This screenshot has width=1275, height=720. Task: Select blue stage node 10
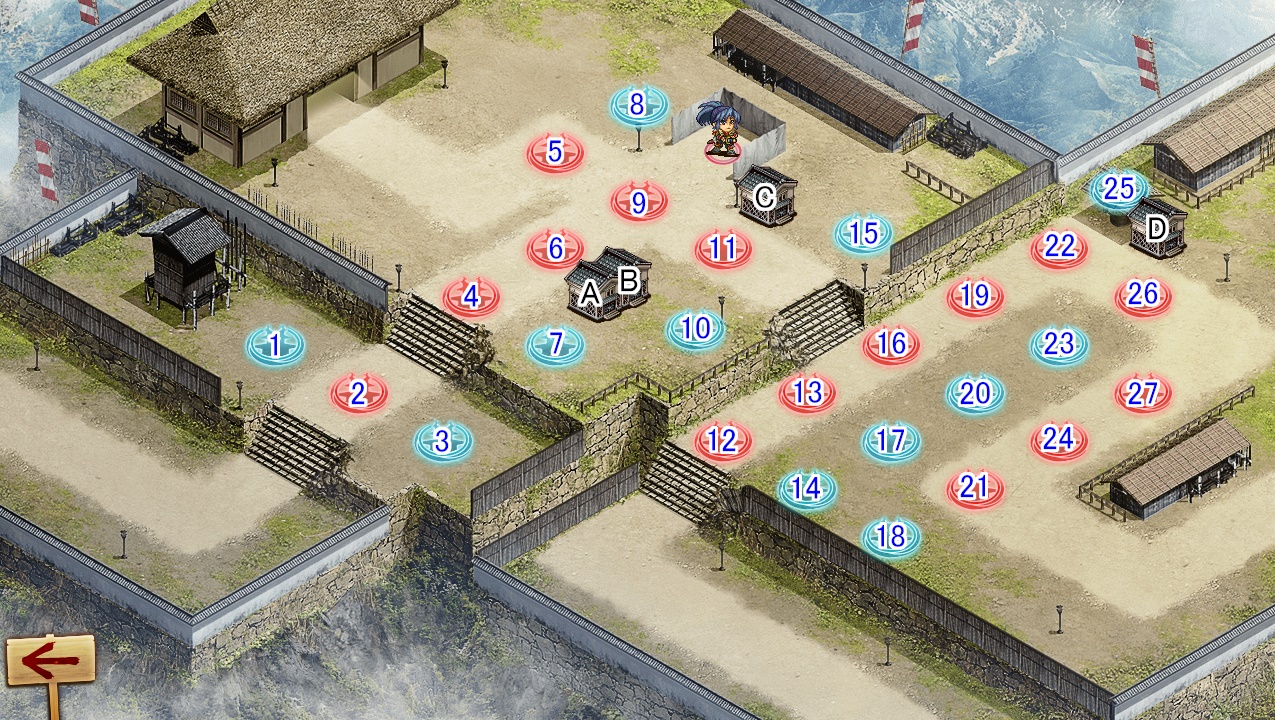click(x=696, y=329)
